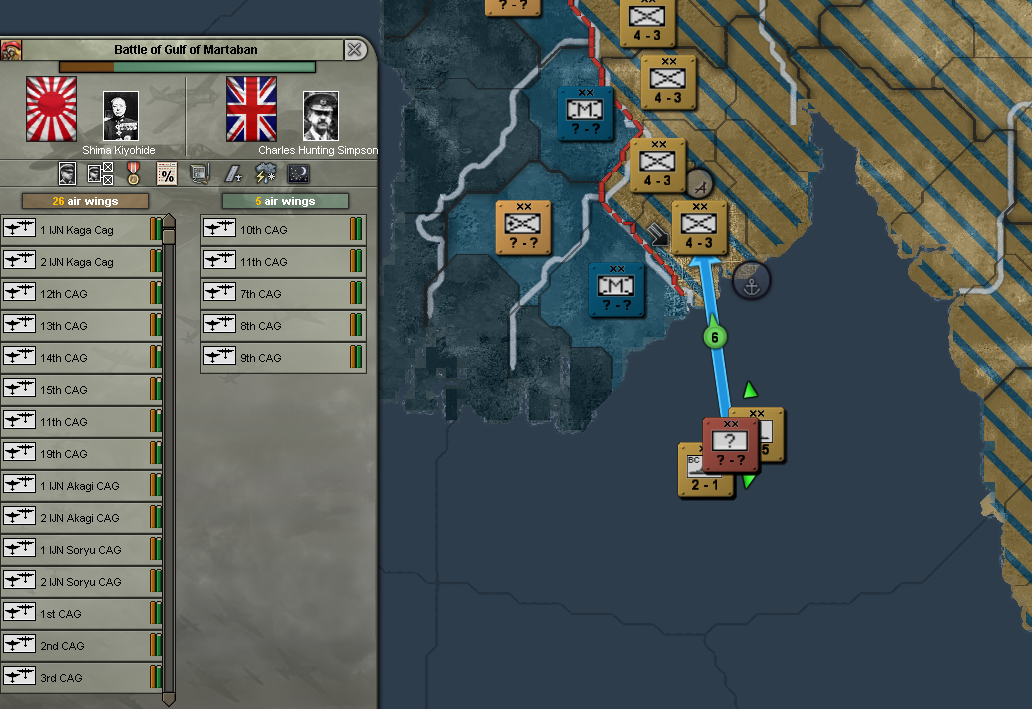Click the anchor port icon on map
This screenshot has width=1032, height=709.
pos(751,282)
